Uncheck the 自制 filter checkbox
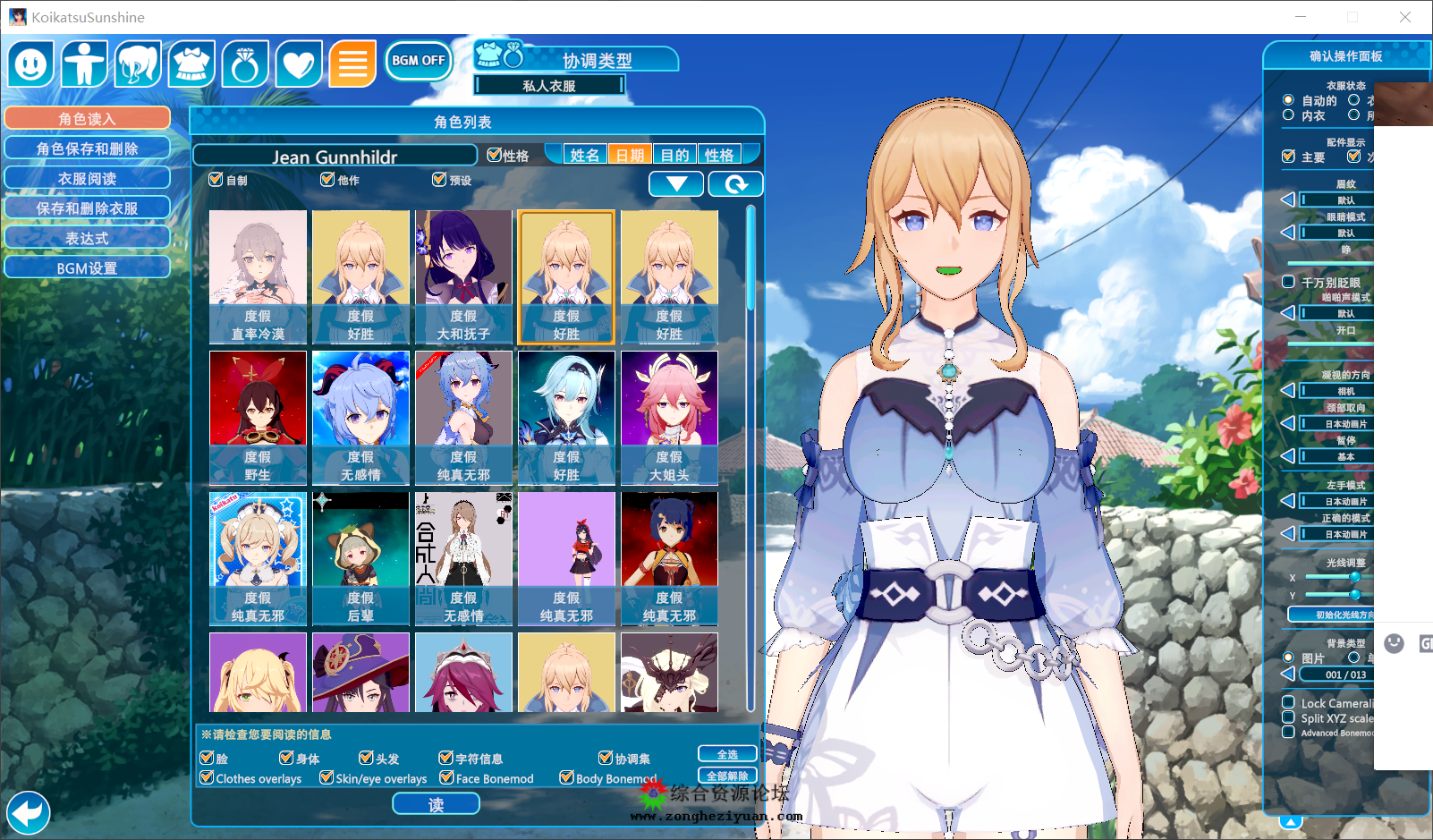The image size is (1433, 840). tap(216, 180)
